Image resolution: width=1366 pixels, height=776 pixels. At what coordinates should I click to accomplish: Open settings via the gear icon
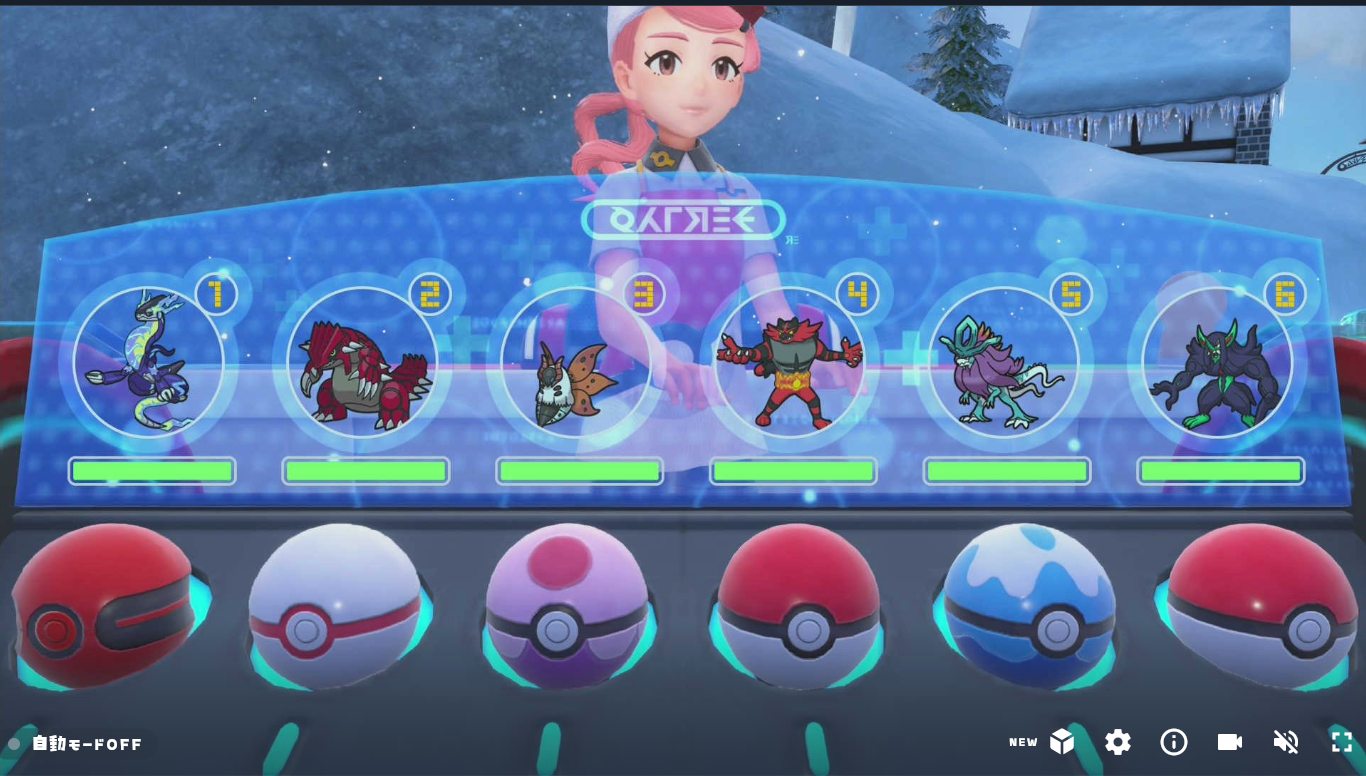point(1118,742)
